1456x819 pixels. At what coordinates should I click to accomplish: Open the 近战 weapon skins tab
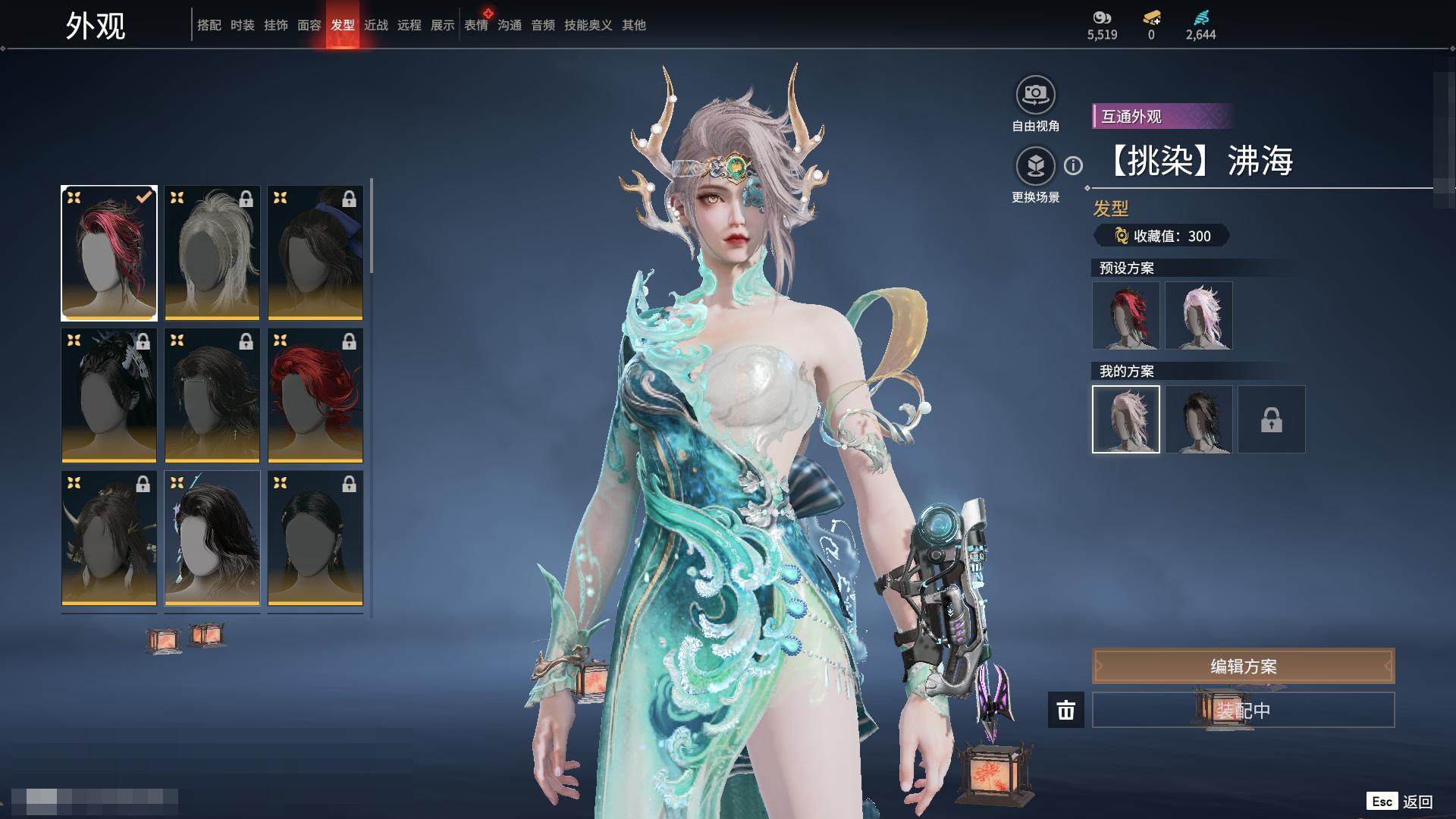(x=375, y=25)
